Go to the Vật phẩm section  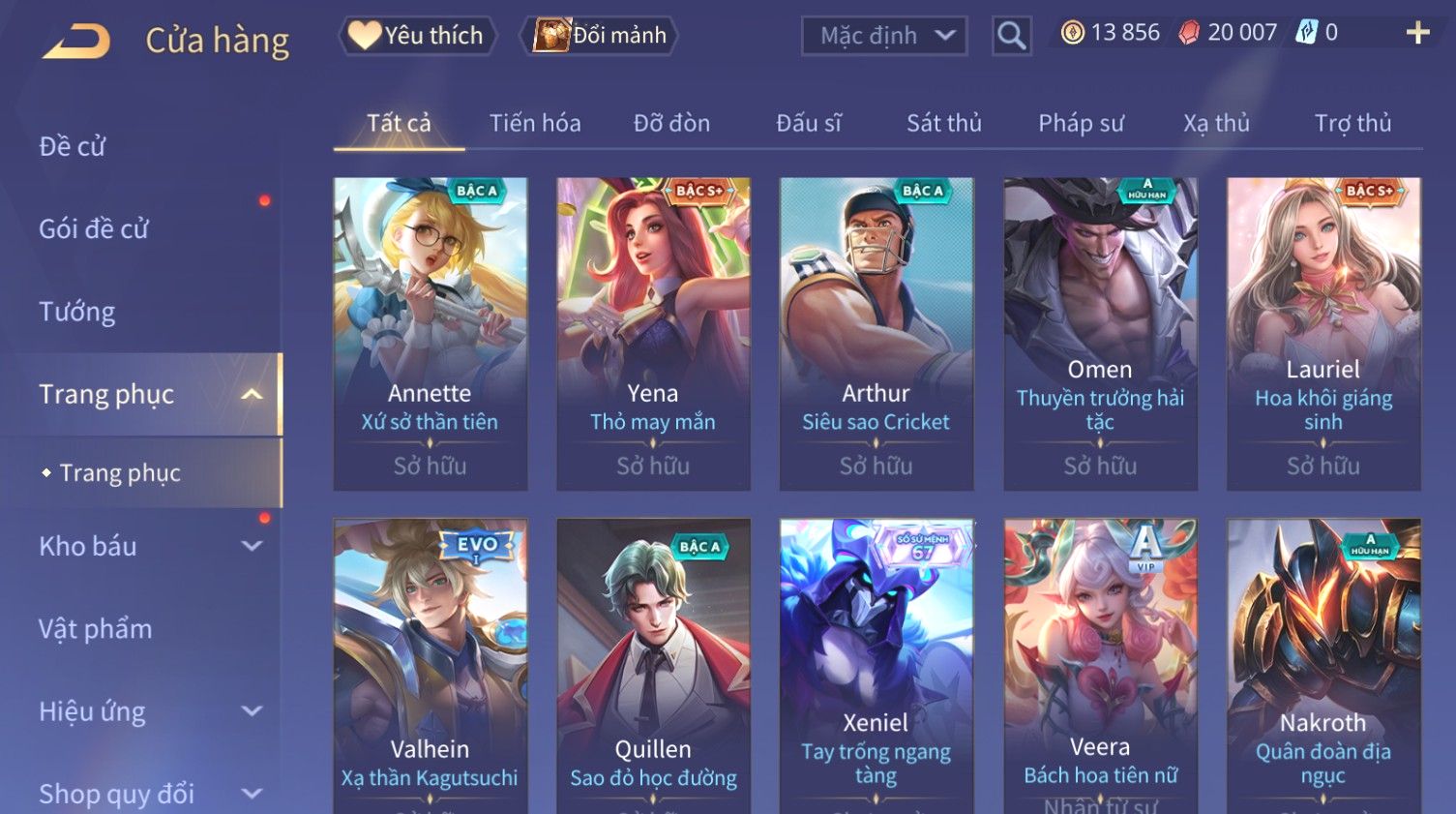[96, 629]
